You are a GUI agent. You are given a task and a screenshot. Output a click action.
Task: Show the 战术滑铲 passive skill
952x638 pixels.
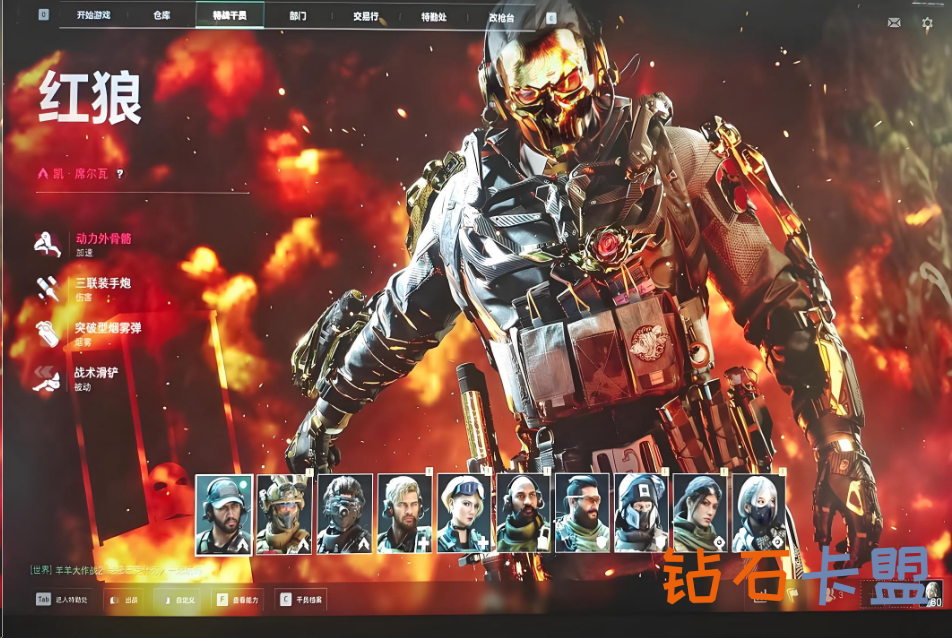(x=95, y=373)
